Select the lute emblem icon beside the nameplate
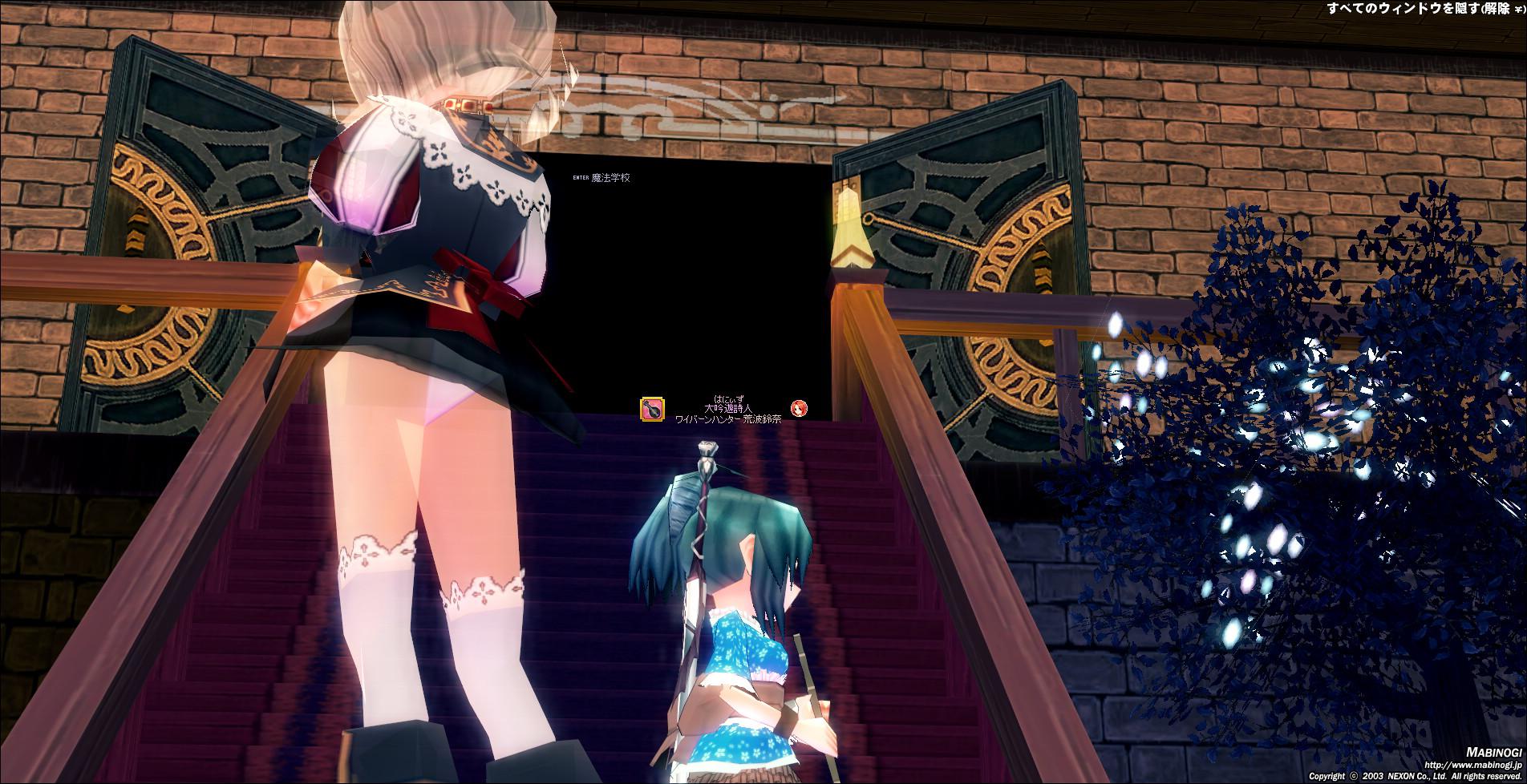The height and width of the screenshot is (784, 1527). [x=651, y=409]
